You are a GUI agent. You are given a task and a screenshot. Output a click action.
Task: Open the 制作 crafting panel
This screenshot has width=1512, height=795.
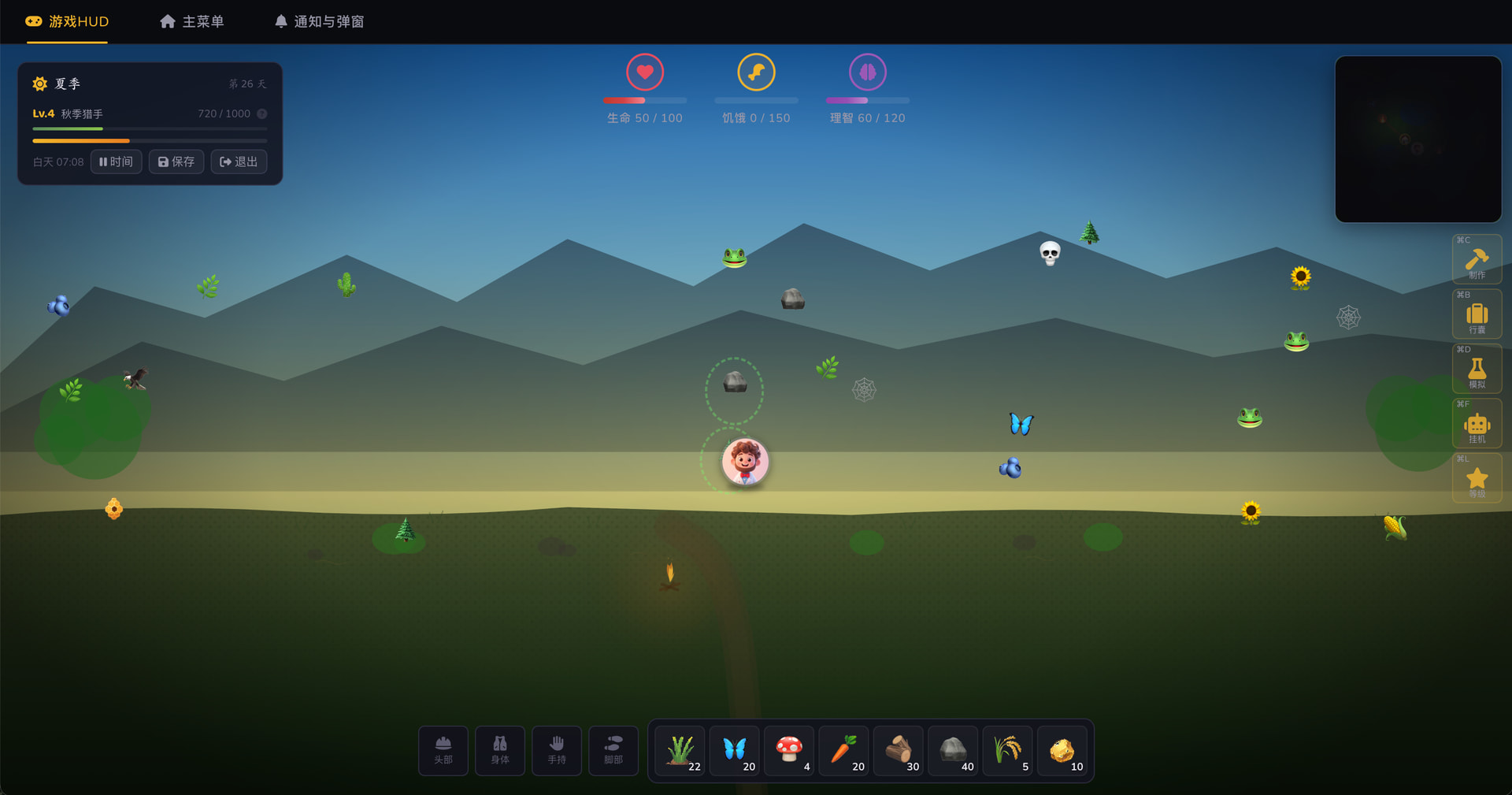[x=1477, y=260]
